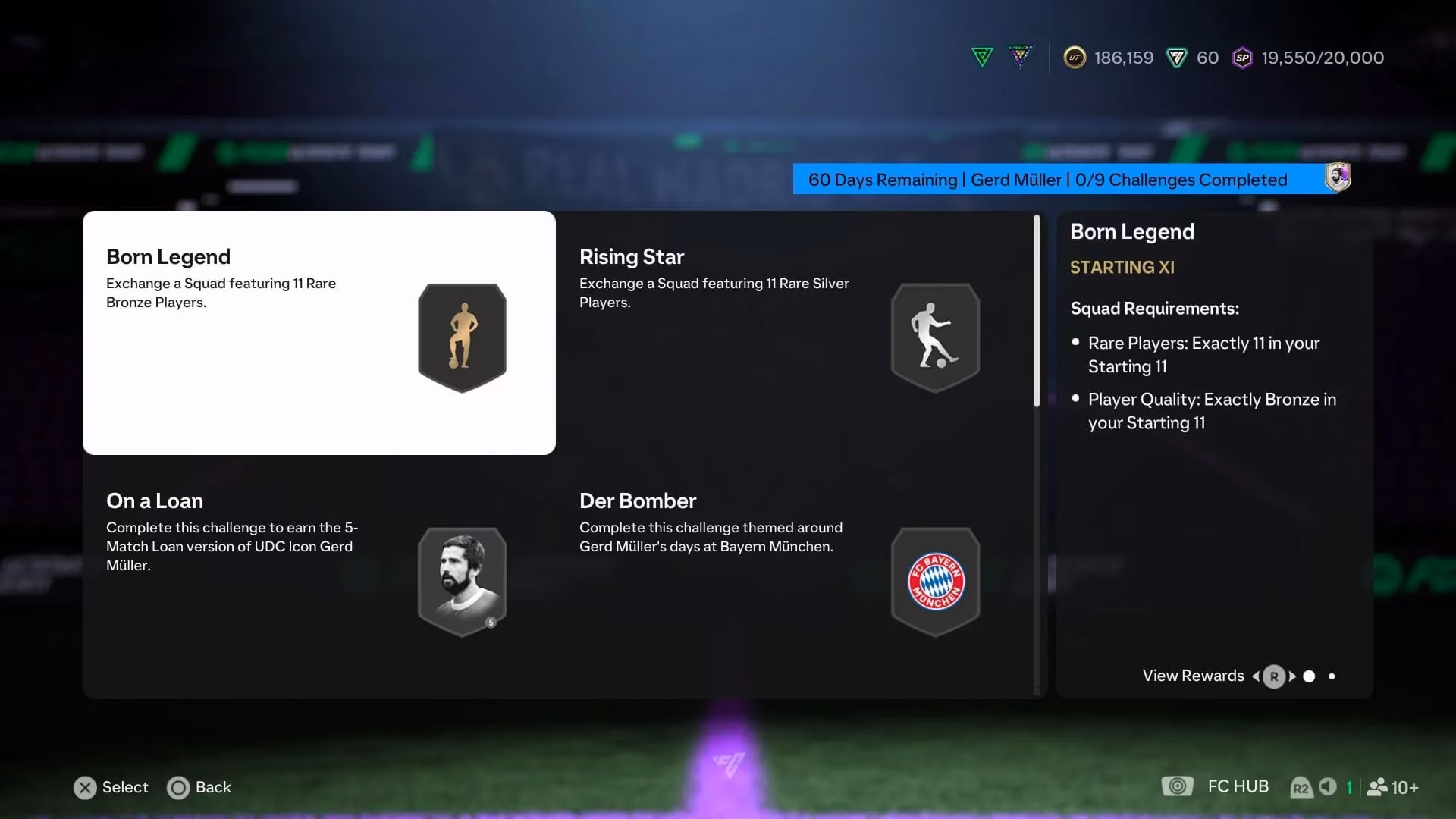The height and width of the screenshot is (819, 1456).
Task: Click the SP season points icon
Action: 1242,58
